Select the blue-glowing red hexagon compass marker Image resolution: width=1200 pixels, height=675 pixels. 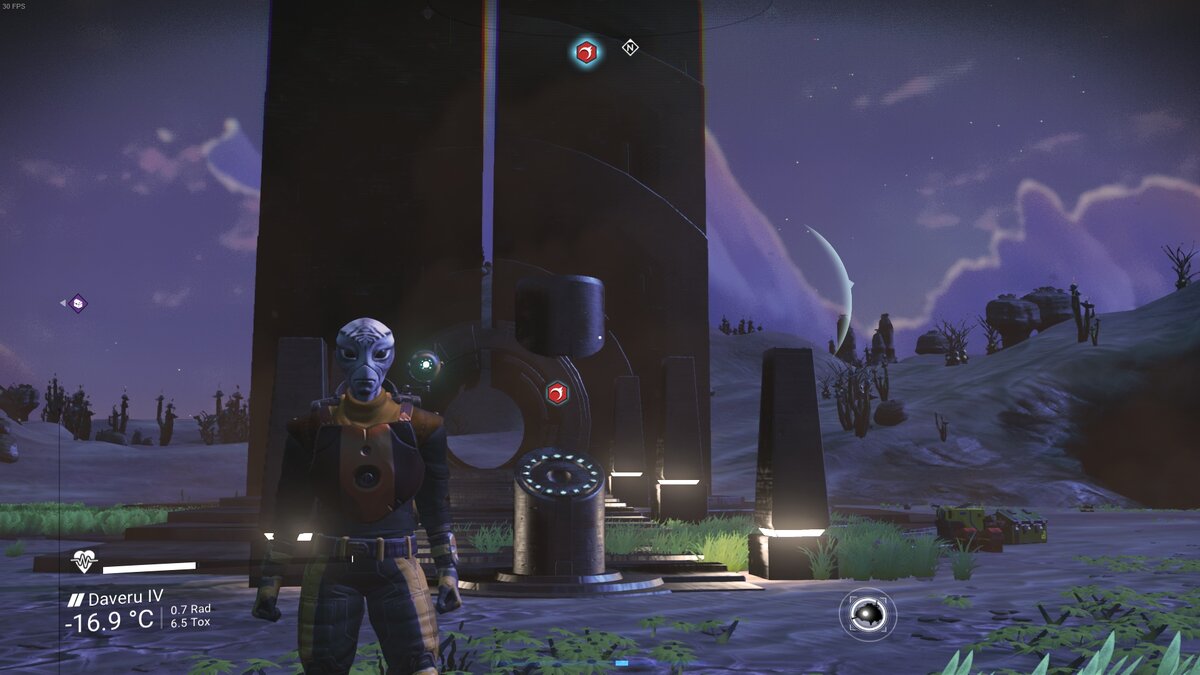coord(587,52)
